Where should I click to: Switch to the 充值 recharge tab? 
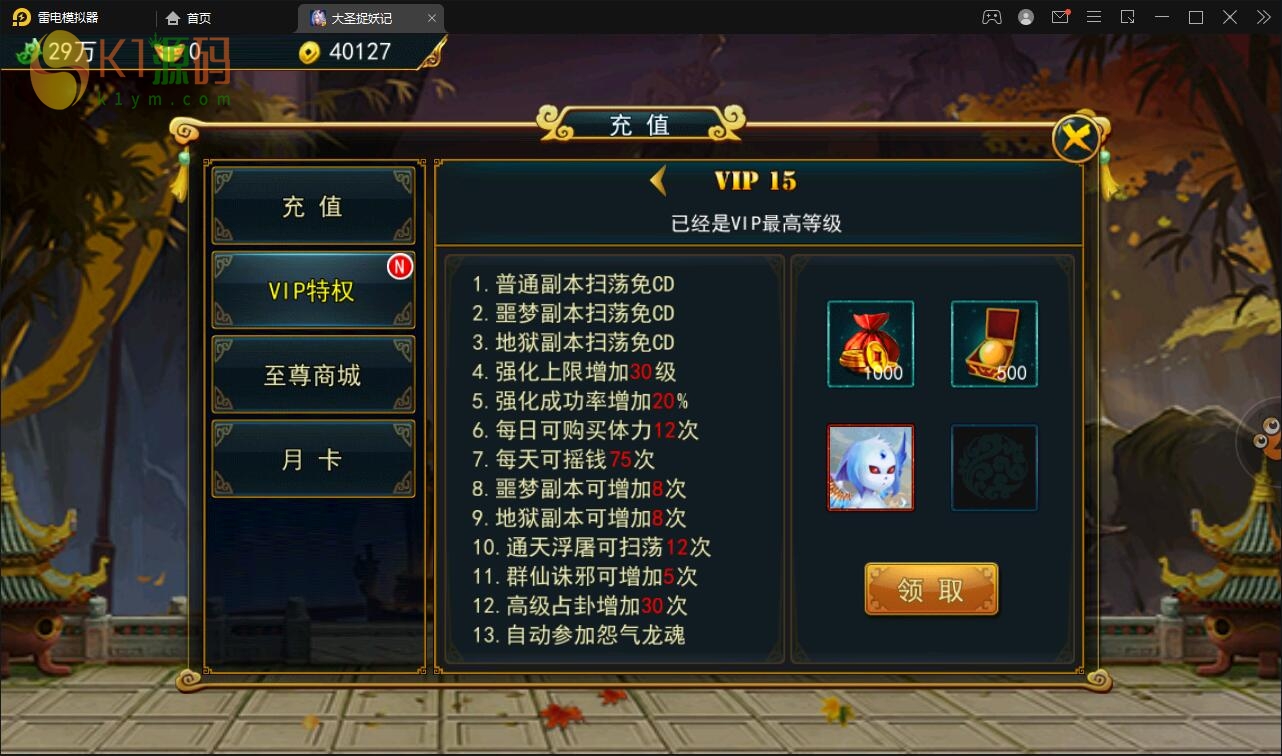pos(313,206)
